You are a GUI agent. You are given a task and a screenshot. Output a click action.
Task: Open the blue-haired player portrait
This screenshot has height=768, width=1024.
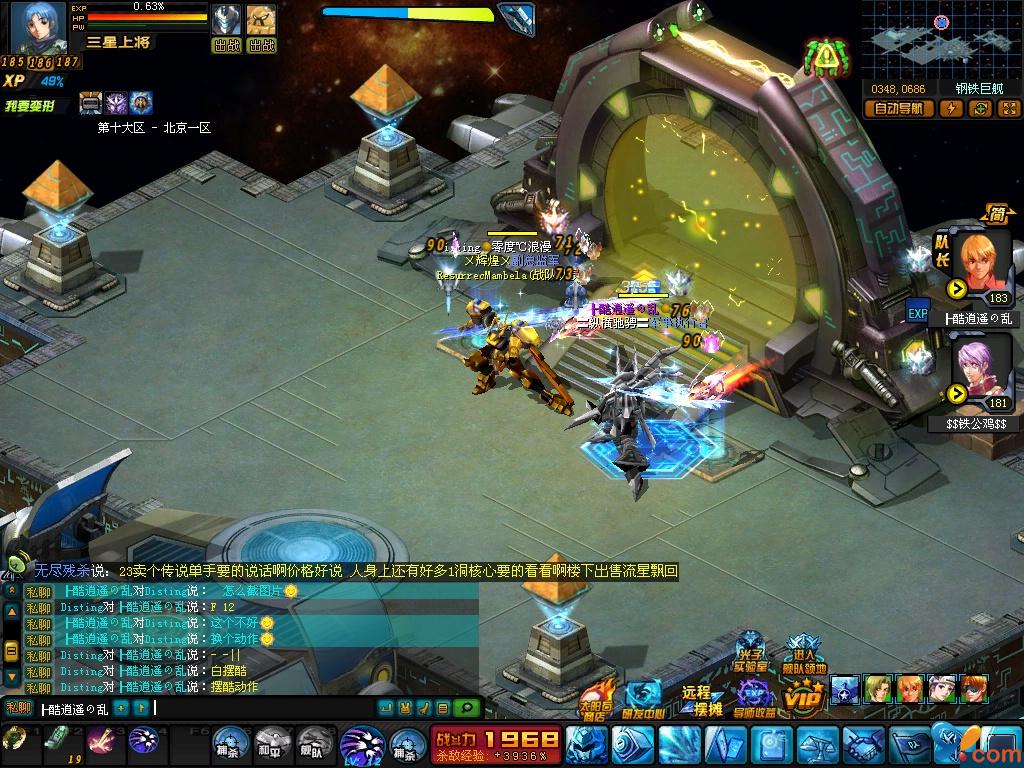point(38,28)
